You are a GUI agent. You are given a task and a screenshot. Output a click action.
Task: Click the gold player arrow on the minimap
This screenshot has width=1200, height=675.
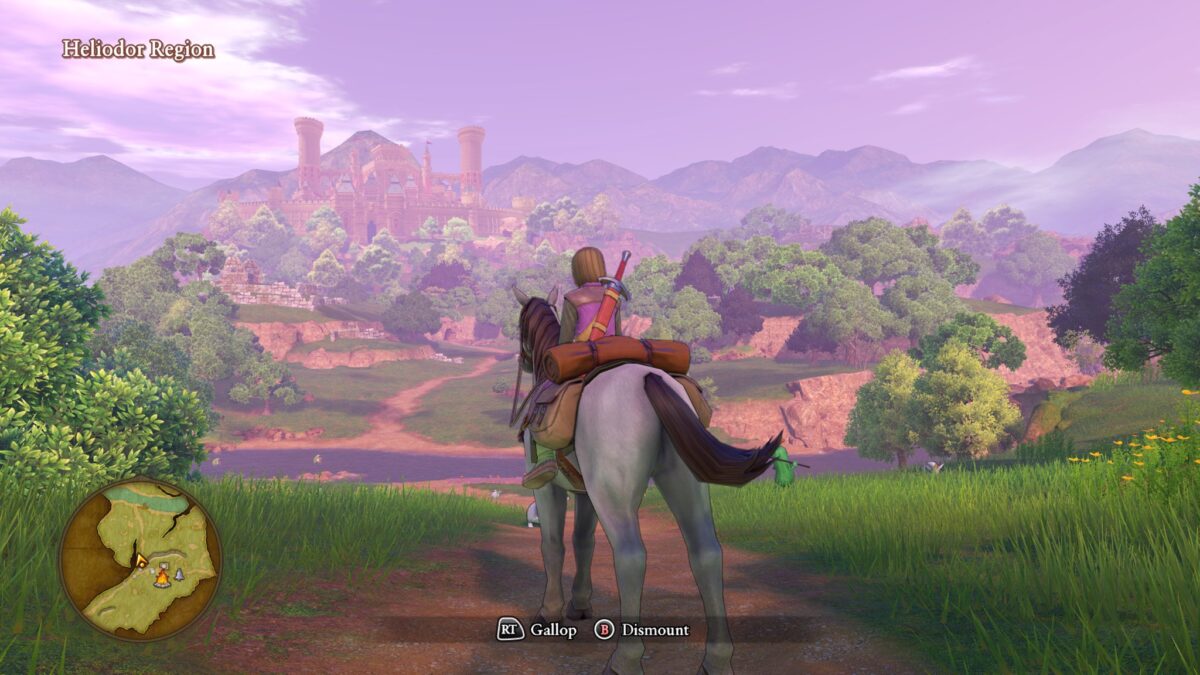(141, 560)
